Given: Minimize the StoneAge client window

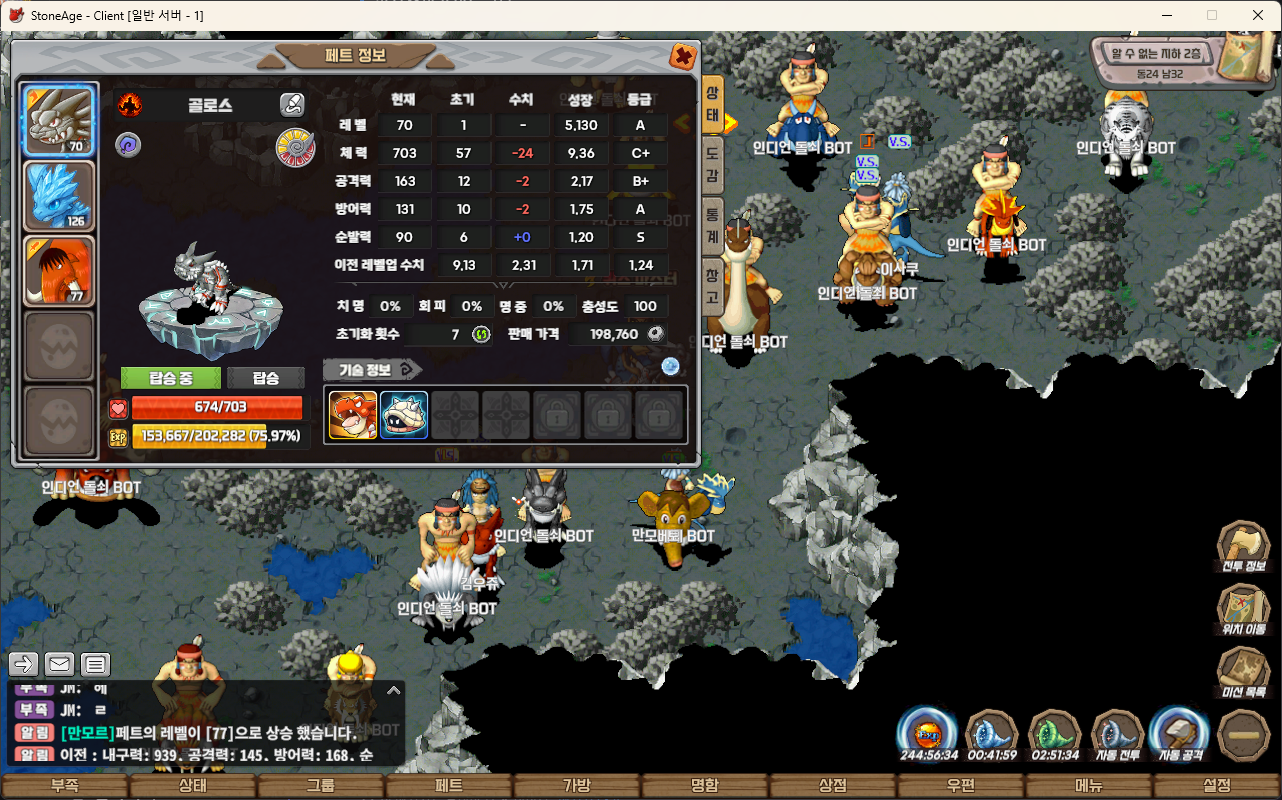Looking at the screenshot, I should (x=1166, y=15).
